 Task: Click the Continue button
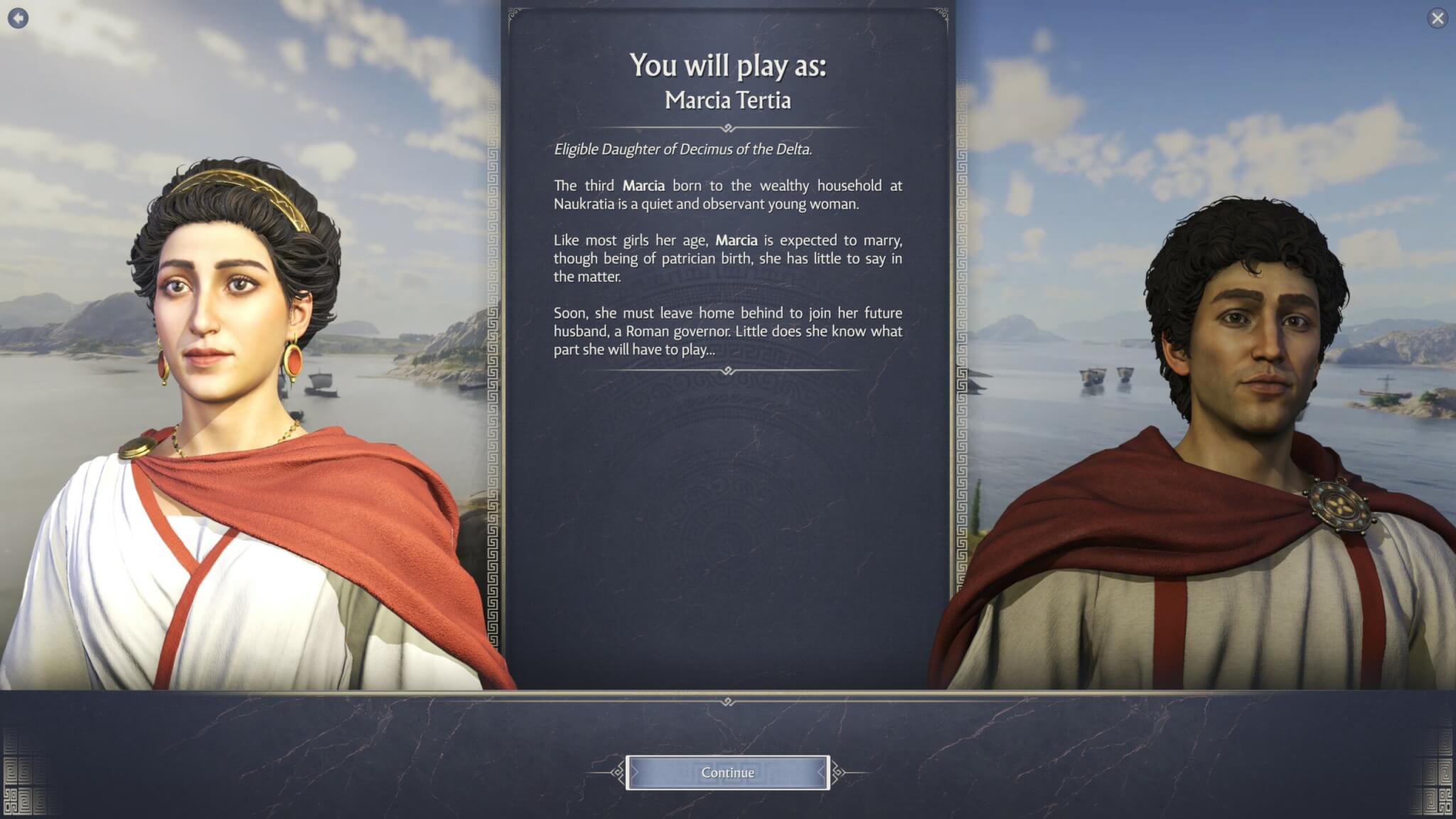coord(727,773)
